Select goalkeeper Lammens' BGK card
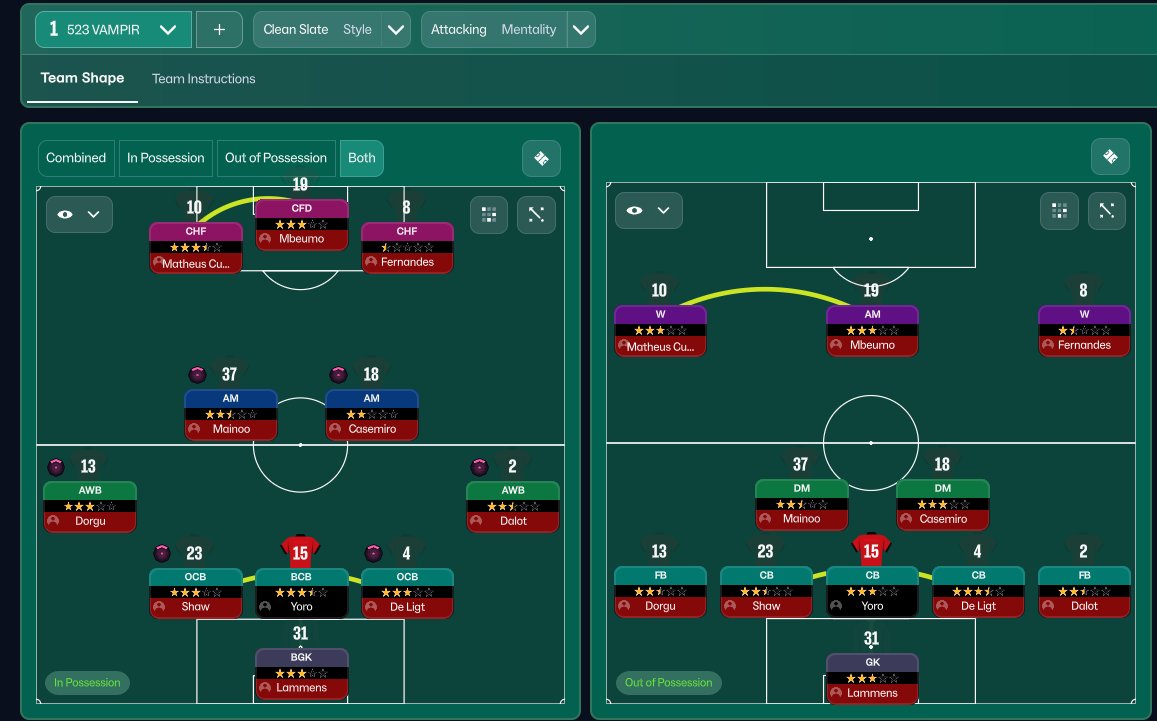Screen dimensions: 1157x721 (302, 674)
